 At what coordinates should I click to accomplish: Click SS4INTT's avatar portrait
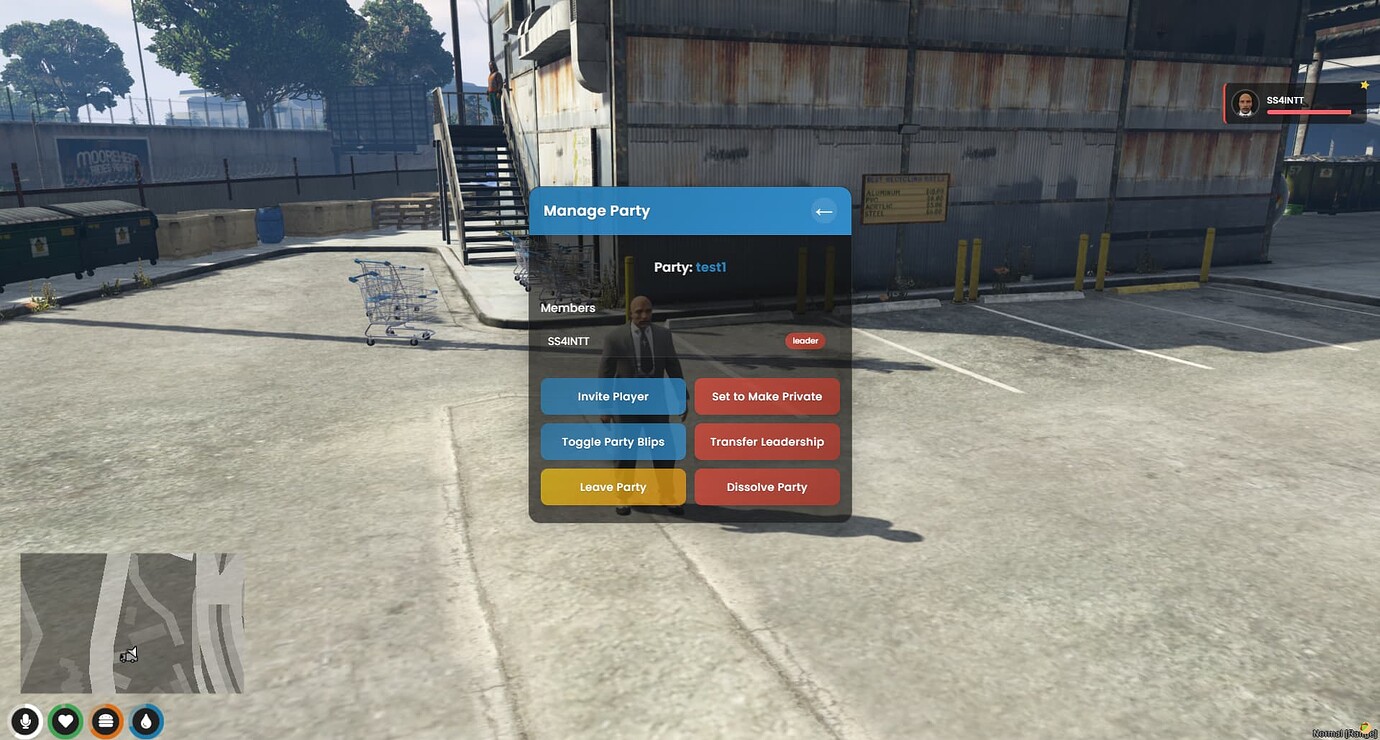1245,102
